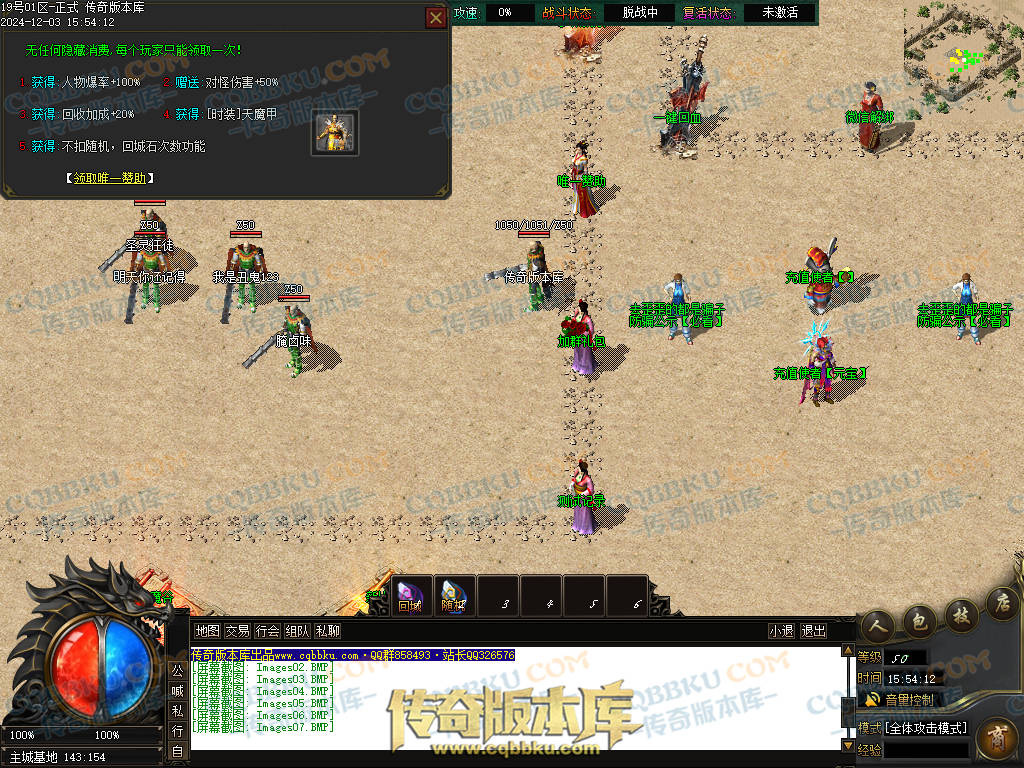Screen dimensions: 1024x768
Task: Close the sponsorship reward dialog
Action: [436, 18]
